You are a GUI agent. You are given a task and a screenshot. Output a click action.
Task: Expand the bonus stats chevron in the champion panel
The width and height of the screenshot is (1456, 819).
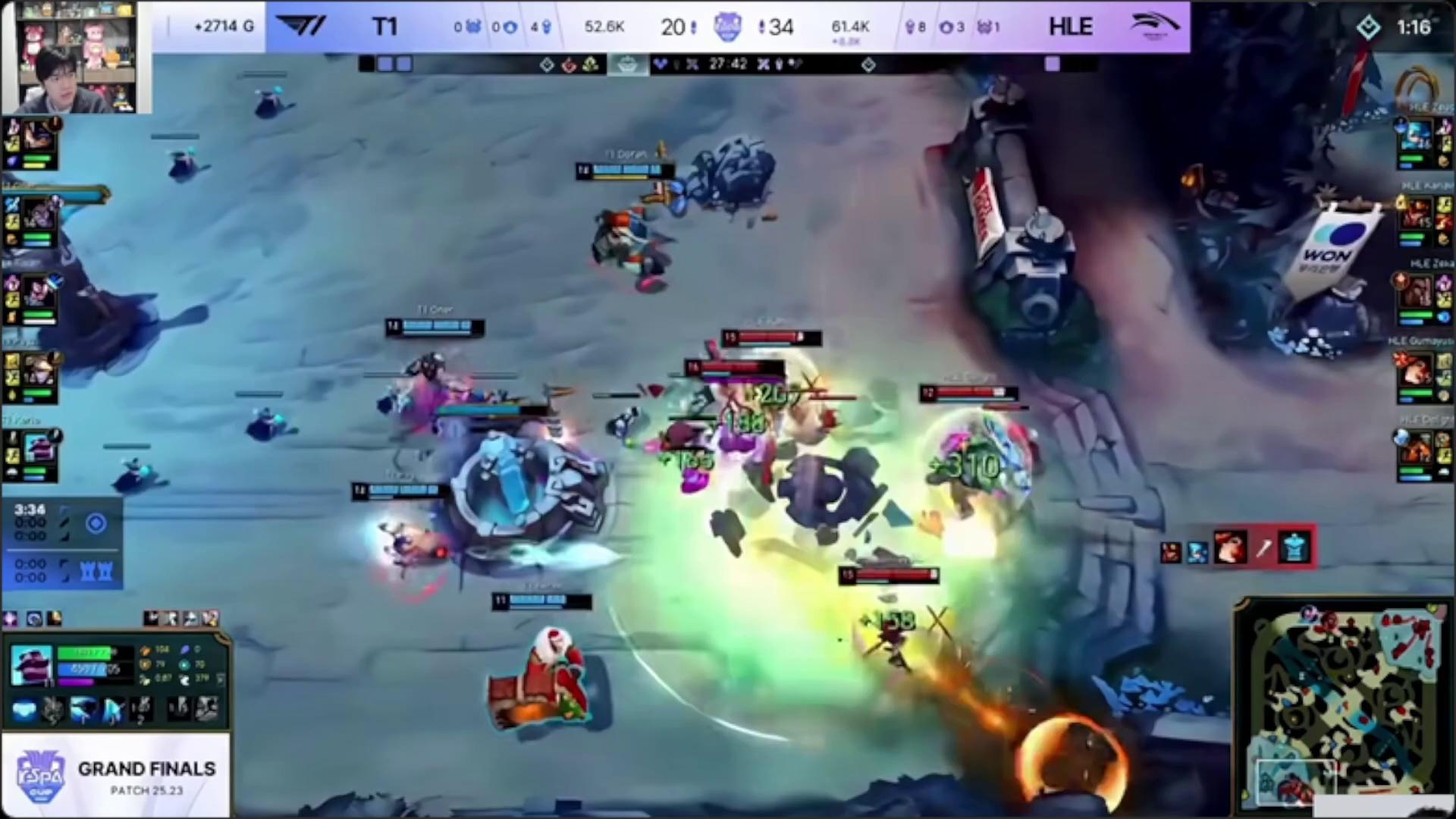pyautogui.click(x=221, y=679)
